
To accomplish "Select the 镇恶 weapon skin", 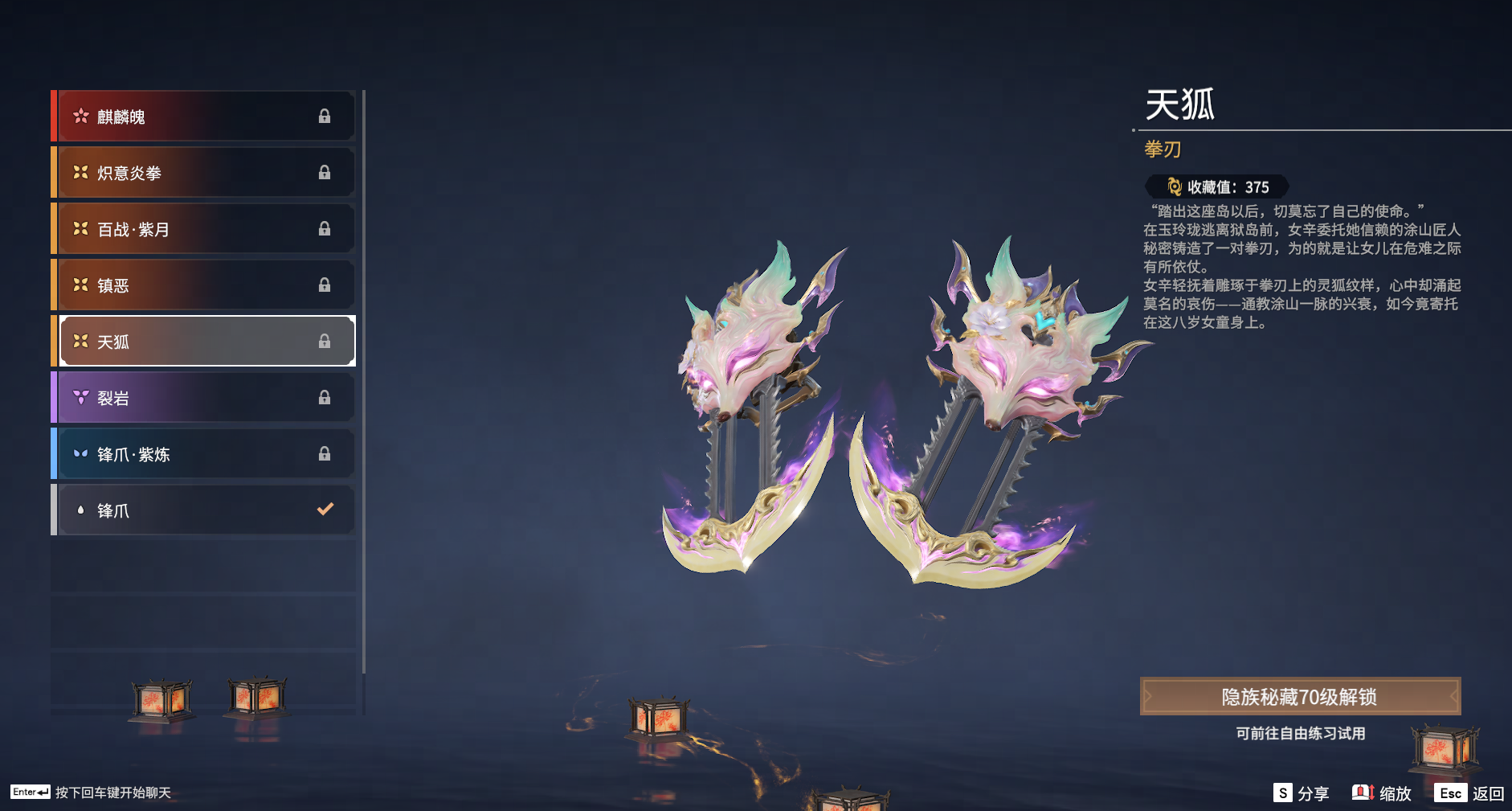I will click(x=206, y=285).
